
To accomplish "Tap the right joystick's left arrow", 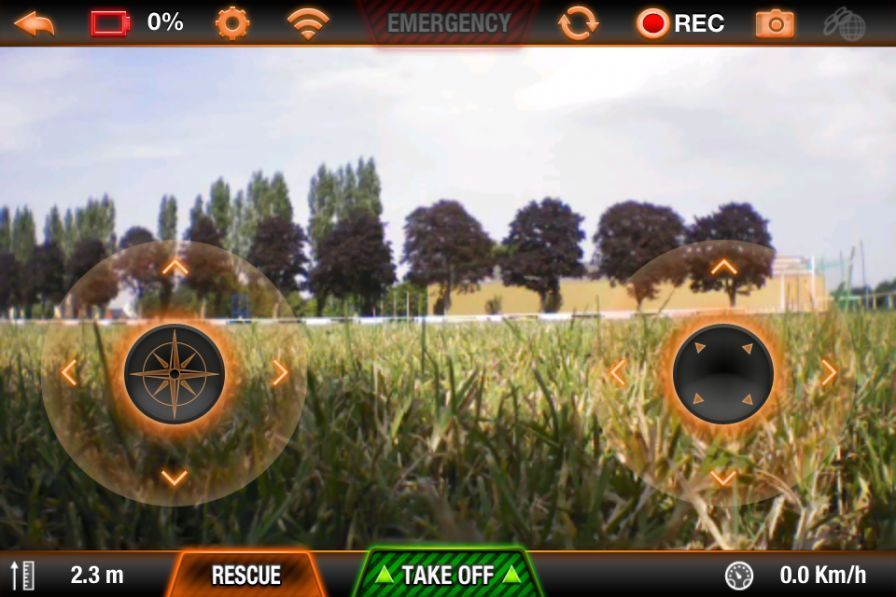I will [x=617, y=373].
